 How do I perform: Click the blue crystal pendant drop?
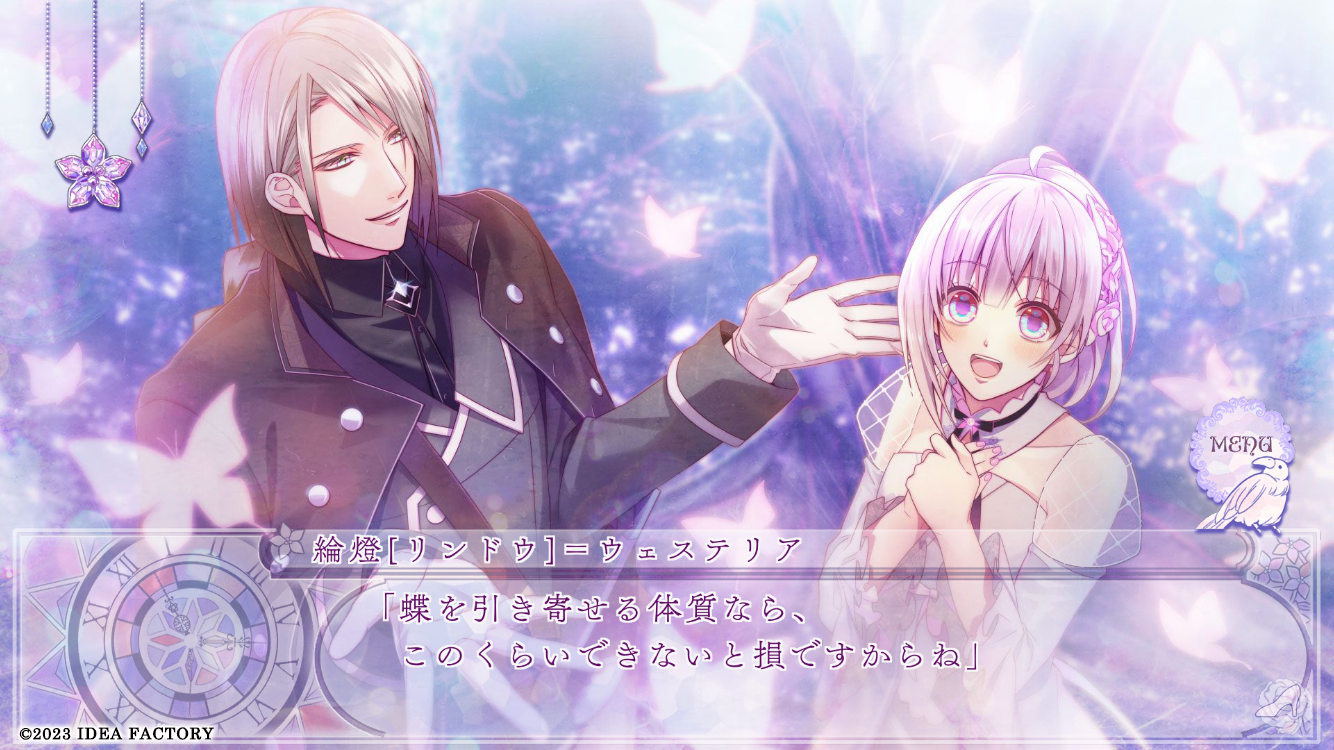pyautogui.click(x=48, y=123)
